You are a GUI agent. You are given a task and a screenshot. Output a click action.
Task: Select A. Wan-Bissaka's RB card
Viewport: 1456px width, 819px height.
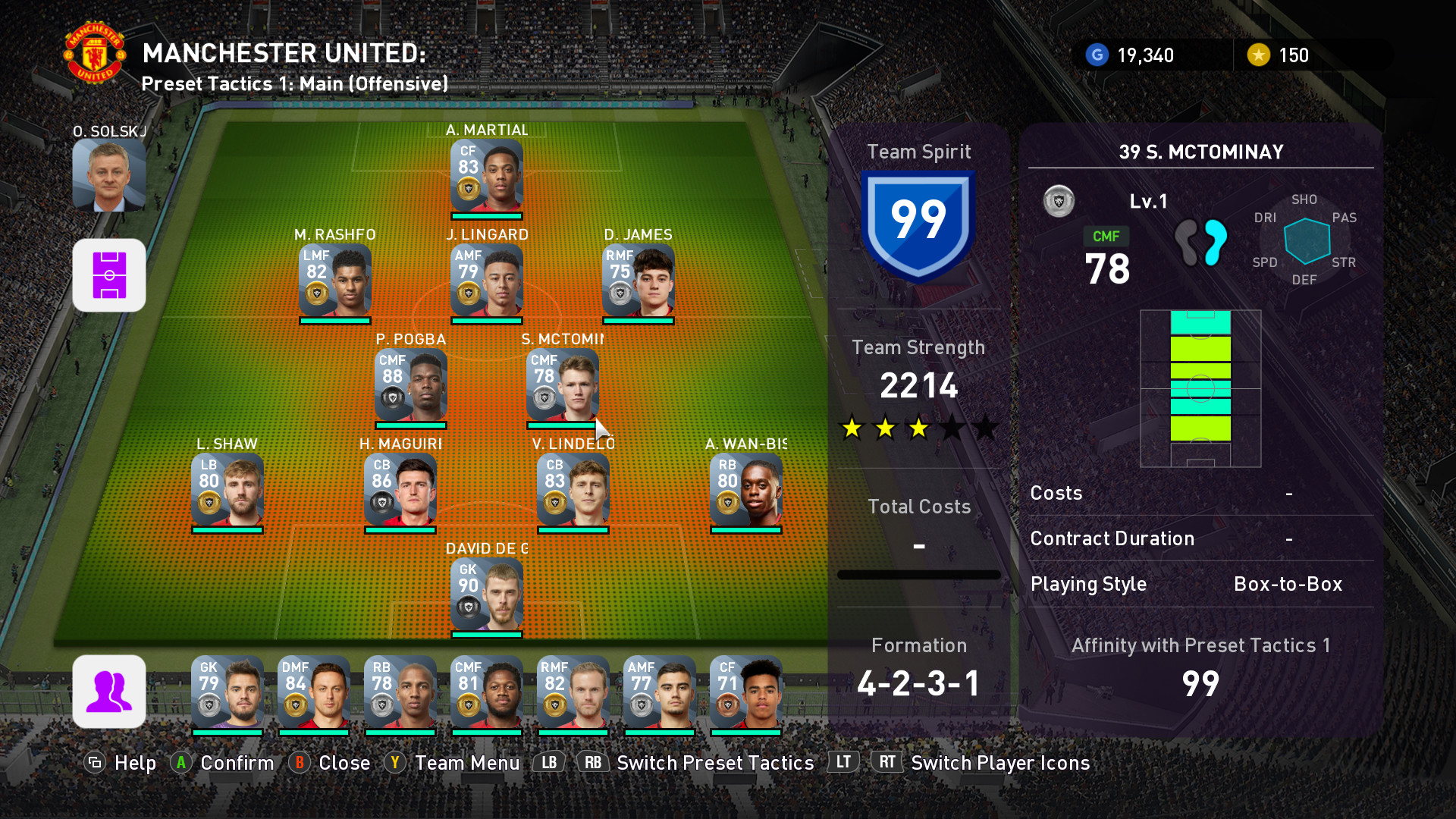pyautogui.click(x=745, y=490)
